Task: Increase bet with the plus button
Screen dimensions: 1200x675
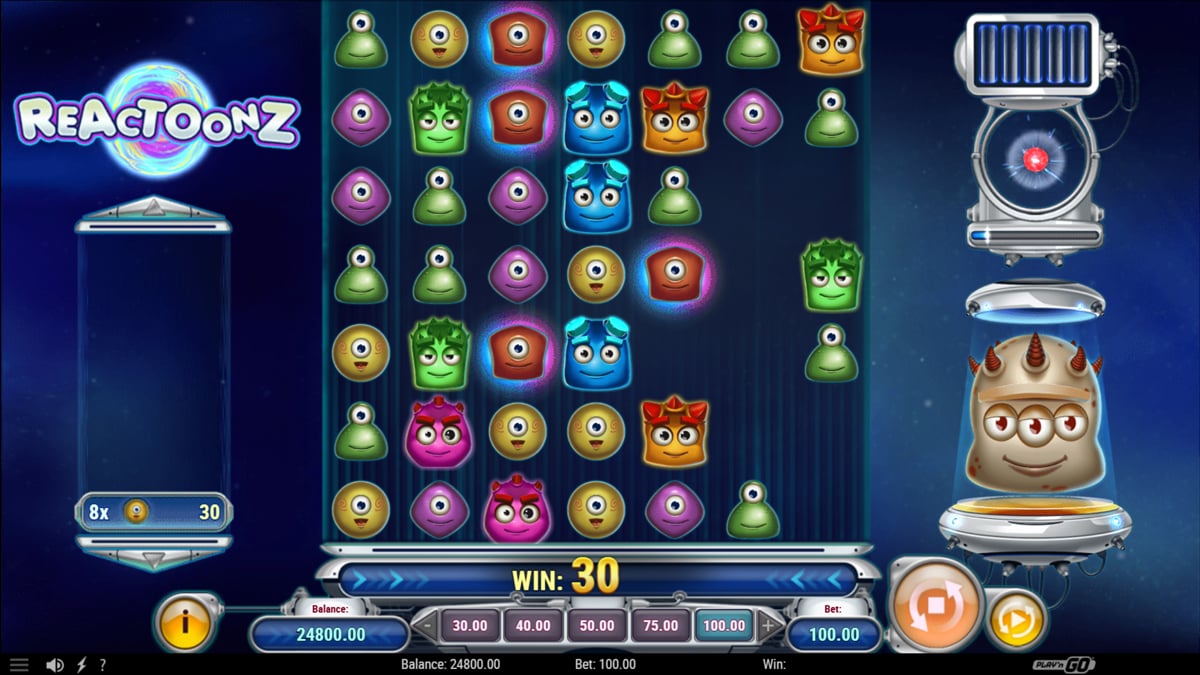Action: 768,627
